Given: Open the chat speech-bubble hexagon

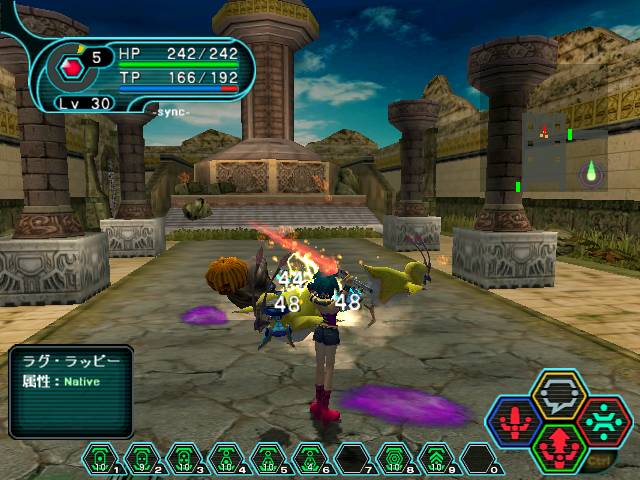Looking at the screenshot, I should click(559, 394).
